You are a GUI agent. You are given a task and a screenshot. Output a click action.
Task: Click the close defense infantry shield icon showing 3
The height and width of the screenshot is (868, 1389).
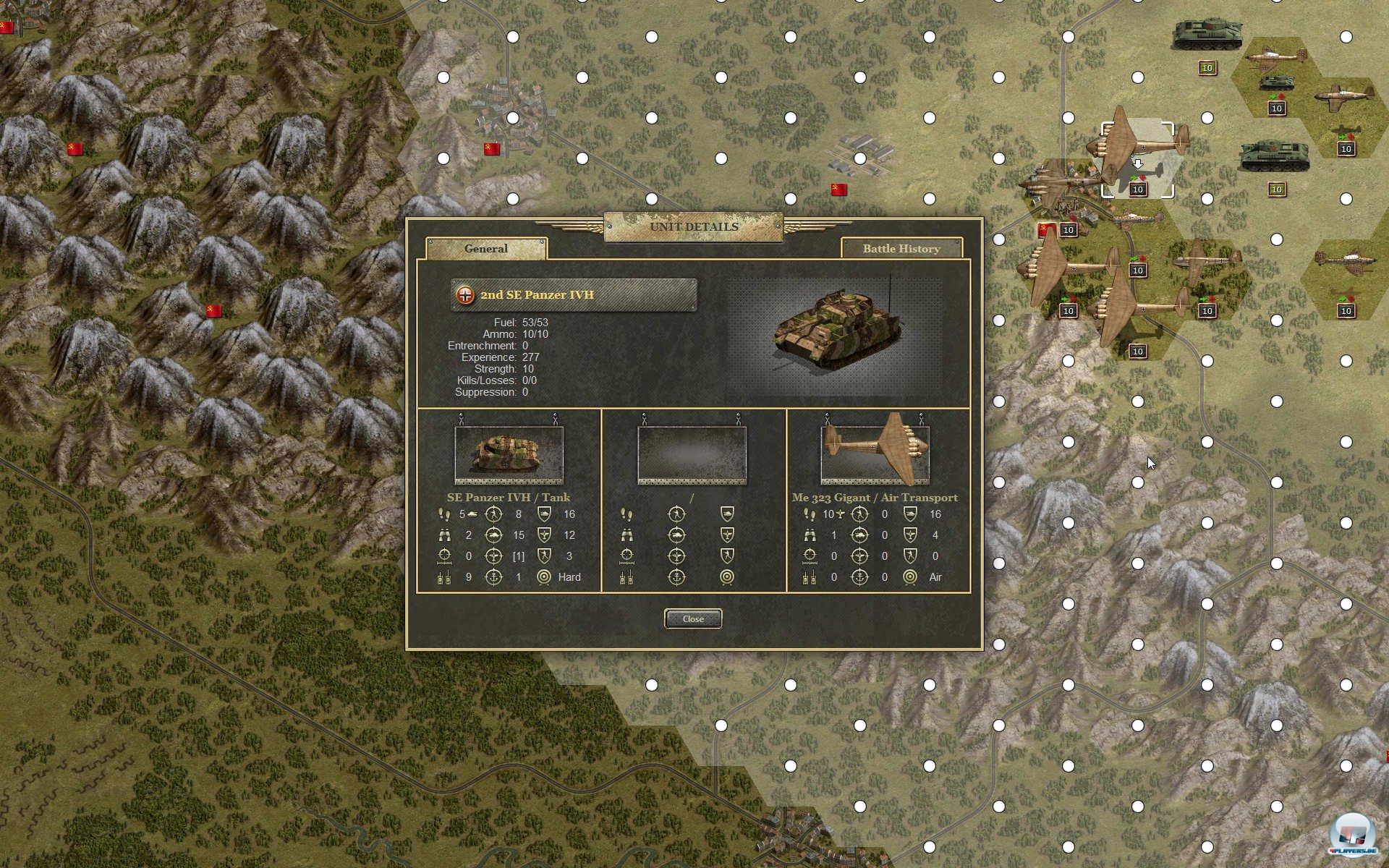pos(545,556)
